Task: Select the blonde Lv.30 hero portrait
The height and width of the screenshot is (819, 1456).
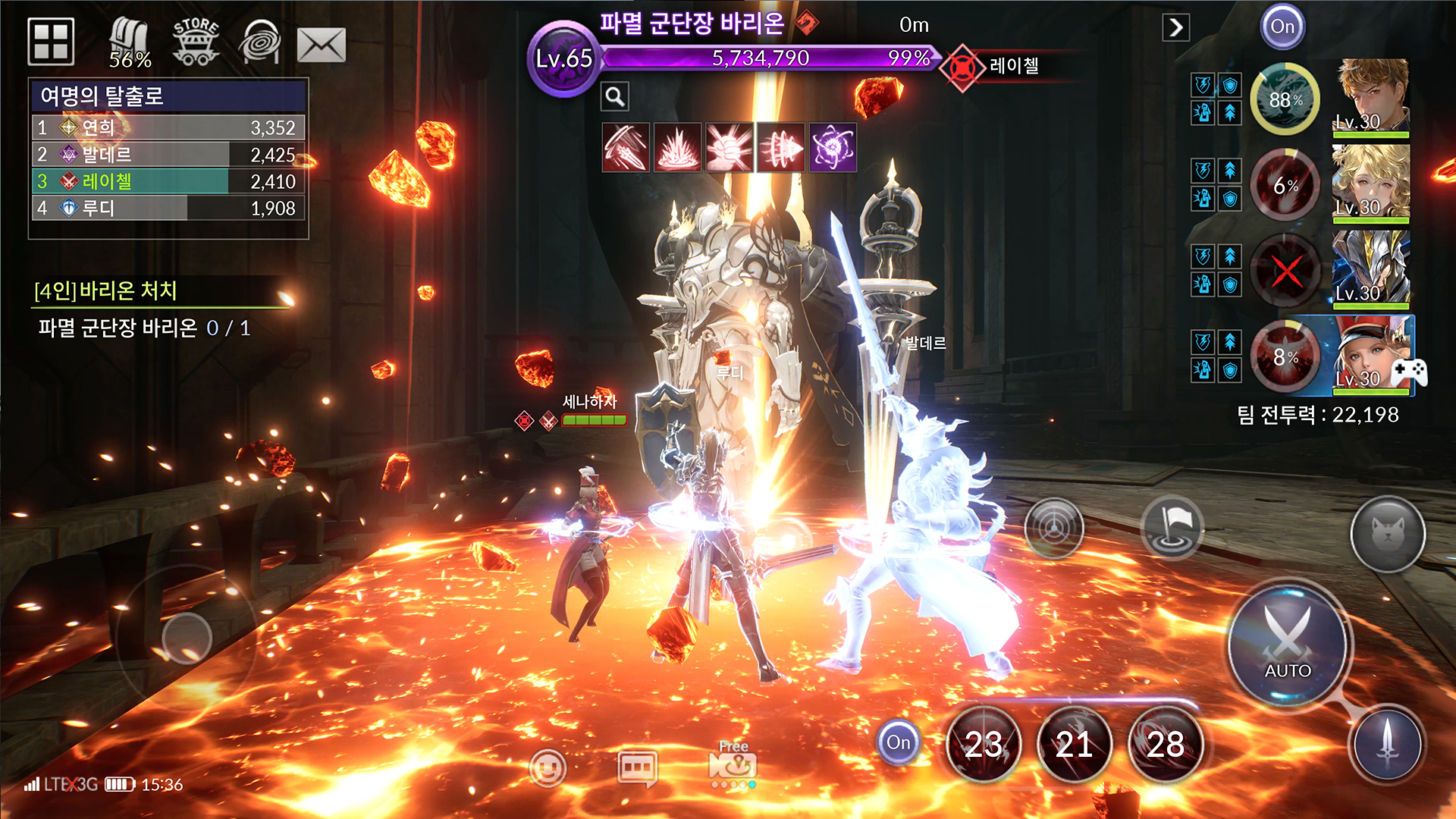Action: pos(1370,183)
